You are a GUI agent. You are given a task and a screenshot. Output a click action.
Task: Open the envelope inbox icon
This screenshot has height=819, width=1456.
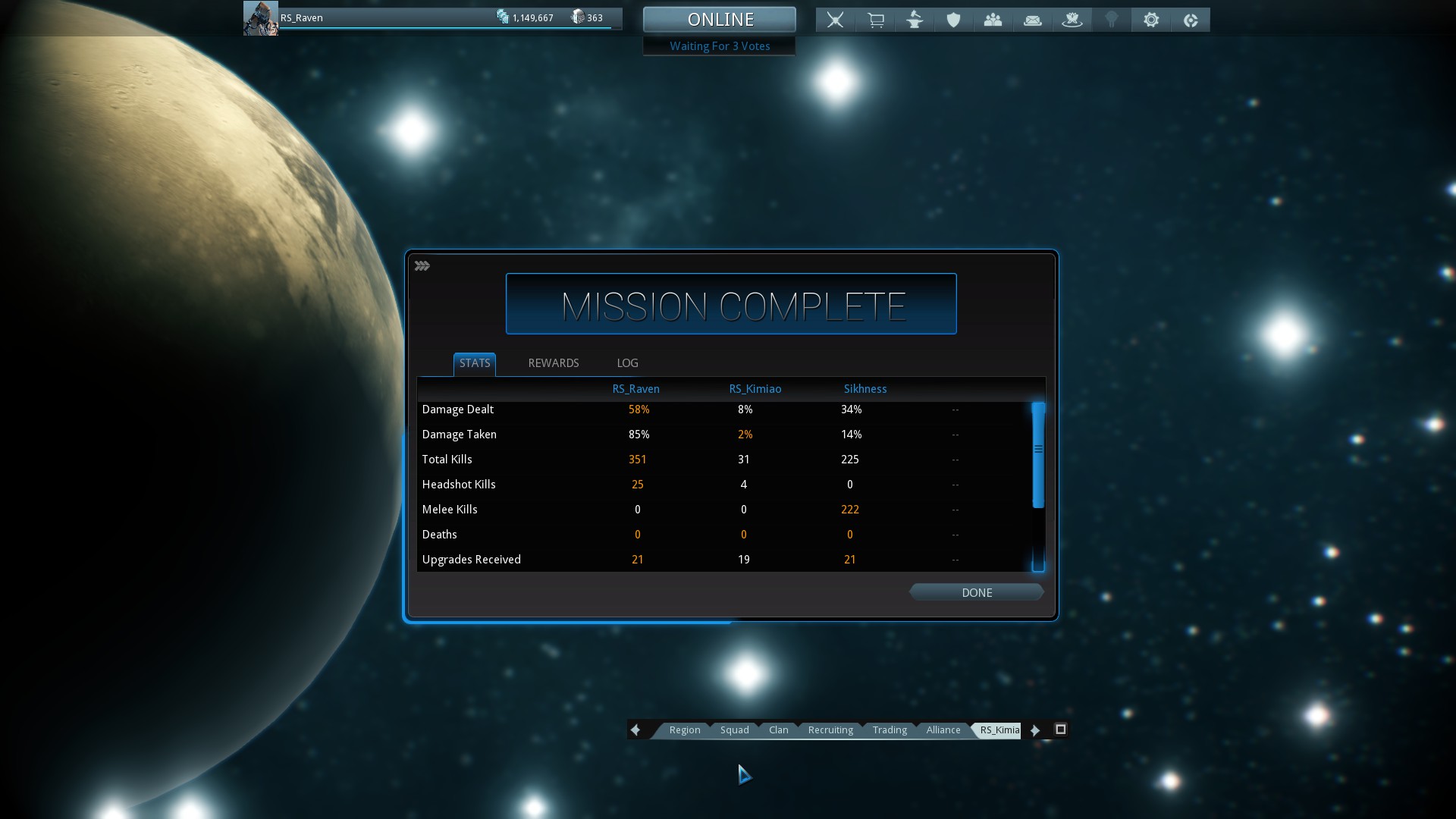click(x=1032, y=20)
